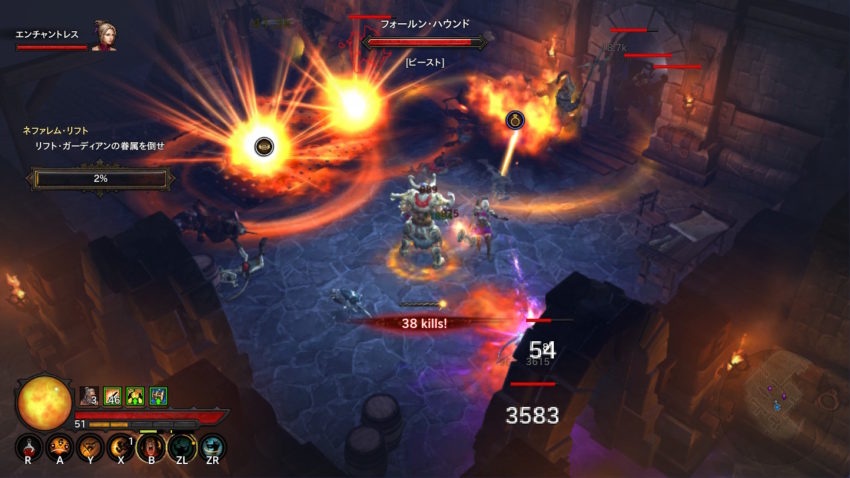
Task: Activate the light blue skill above ZR
Action: (213, 447)
